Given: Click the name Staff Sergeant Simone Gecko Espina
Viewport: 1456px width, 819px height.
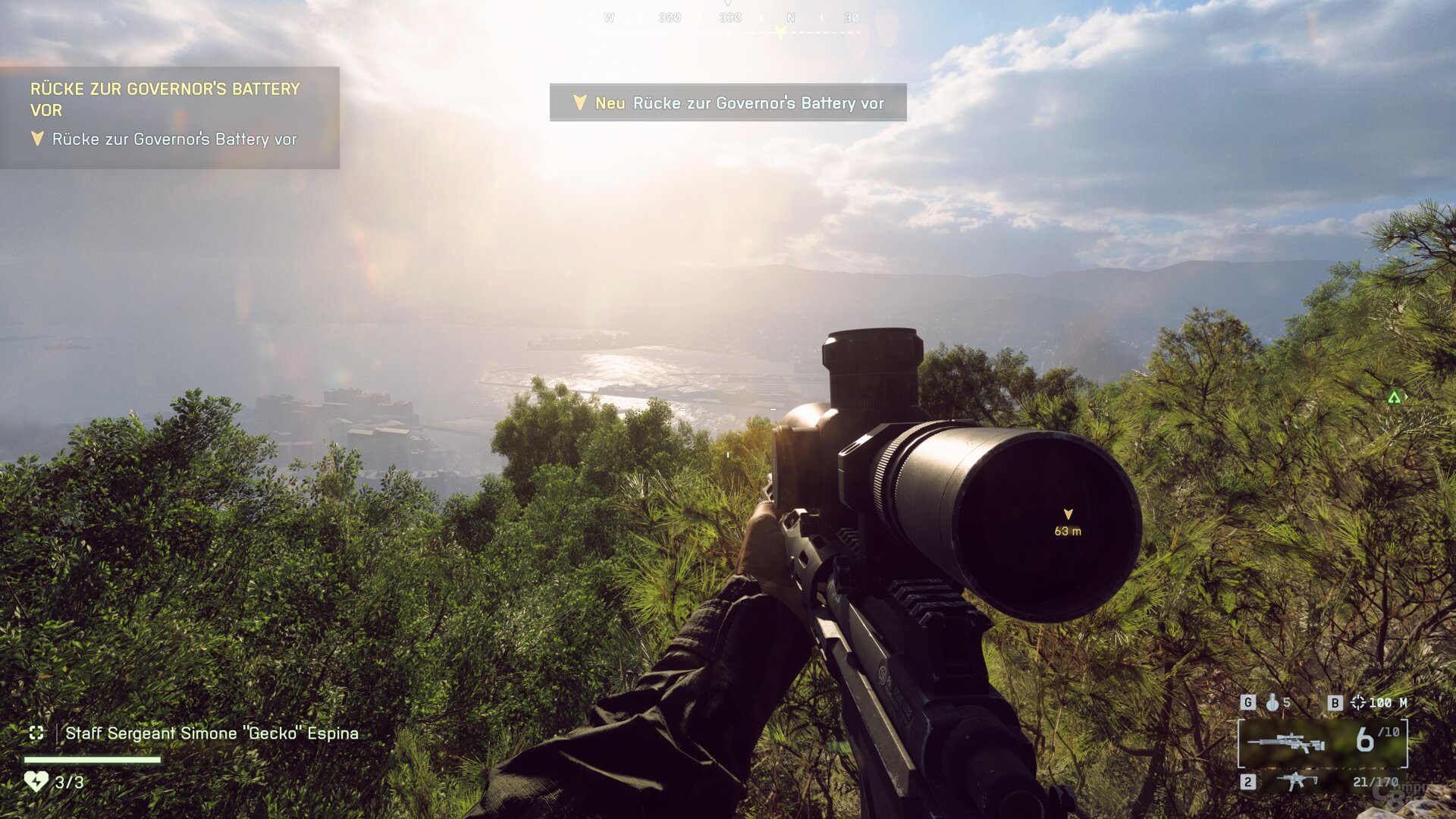Looking at the screenshot, I should point(212,733).
